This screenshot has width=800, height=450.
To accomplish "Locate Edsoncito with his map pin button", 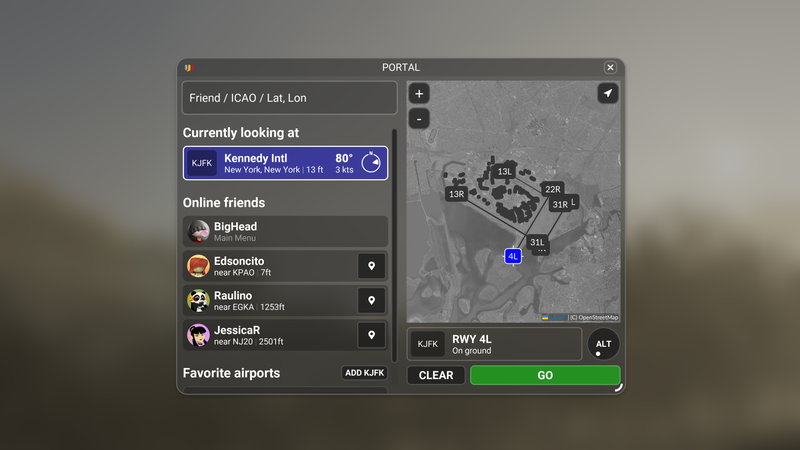I will tap(371, 266).
